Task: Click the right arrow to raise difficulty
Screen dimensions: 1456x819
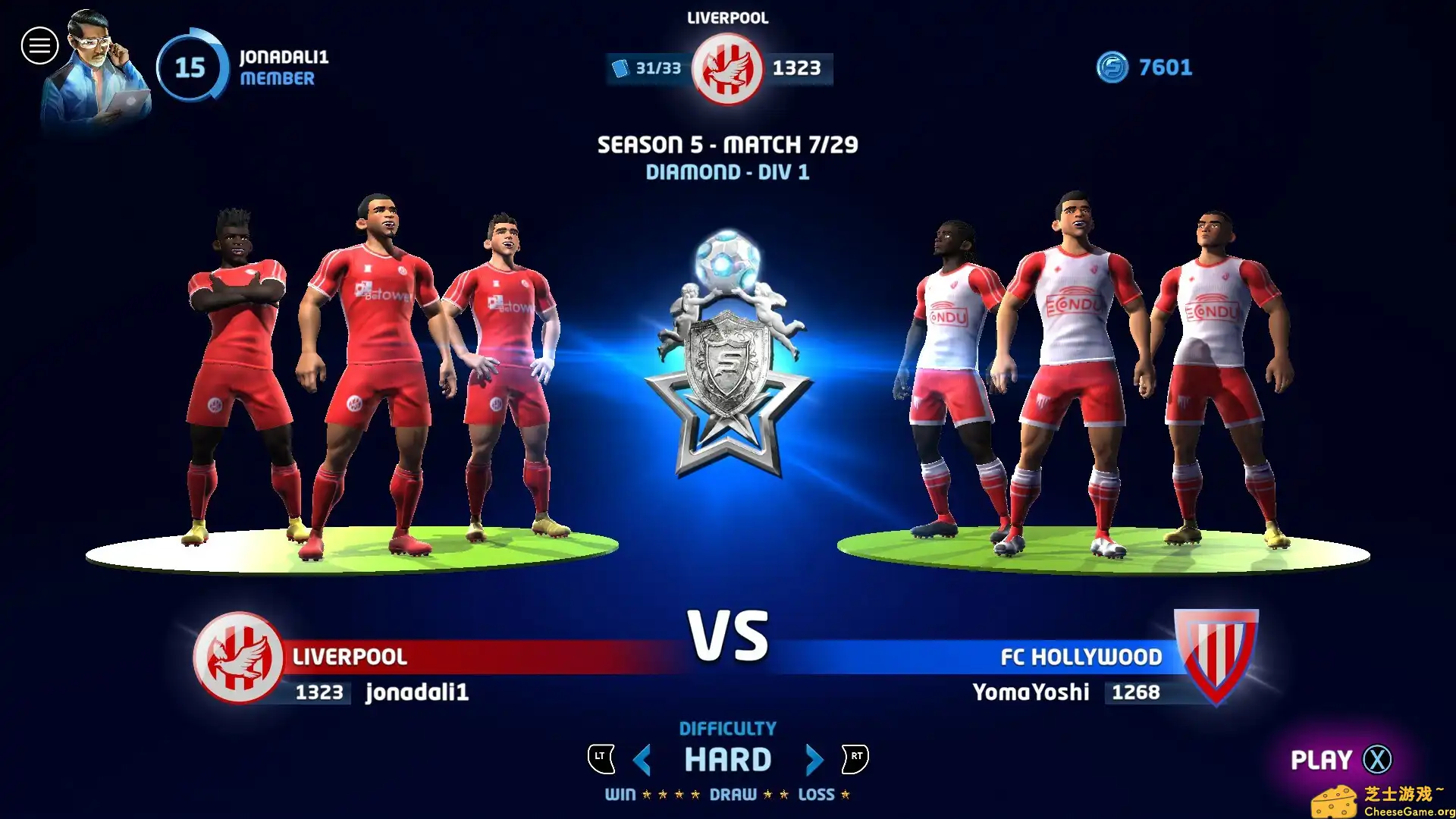Action: click(814, 758)
